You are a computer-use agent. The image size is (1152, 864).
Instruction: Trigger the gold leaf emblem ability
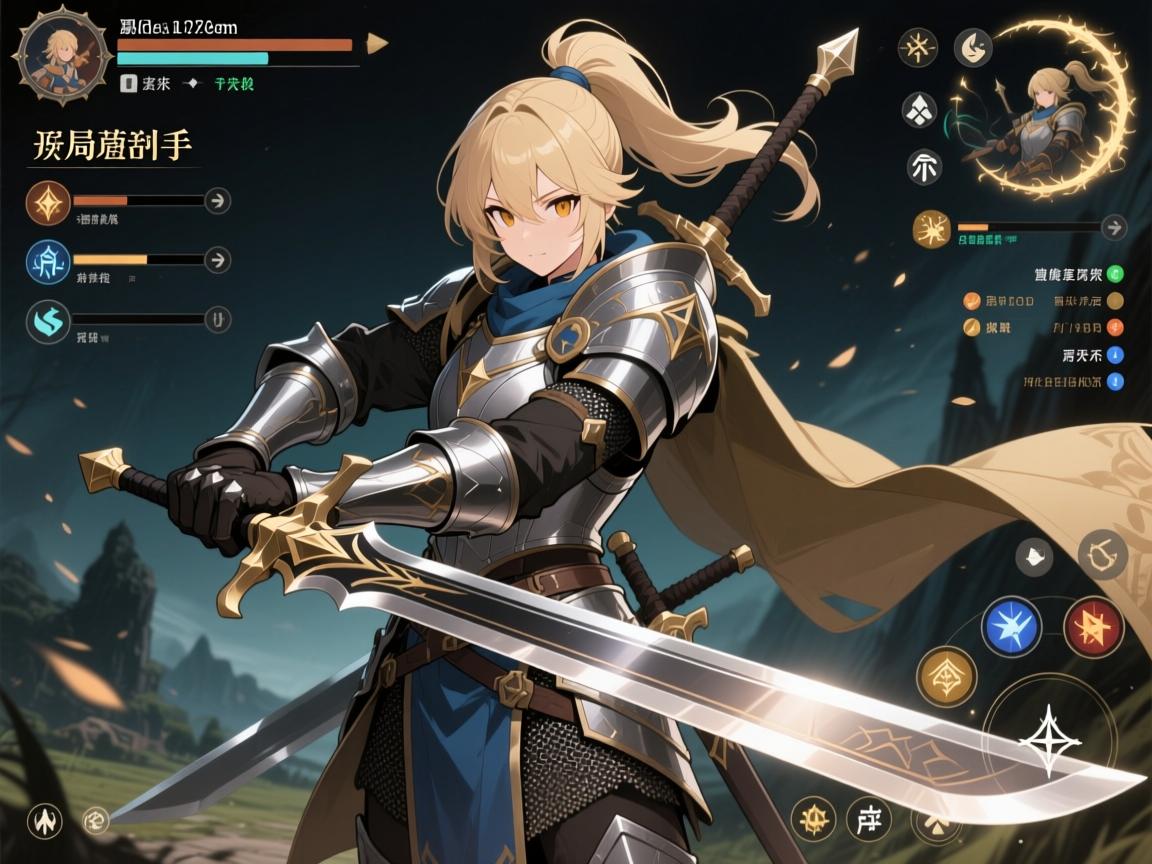click(946, 675)
